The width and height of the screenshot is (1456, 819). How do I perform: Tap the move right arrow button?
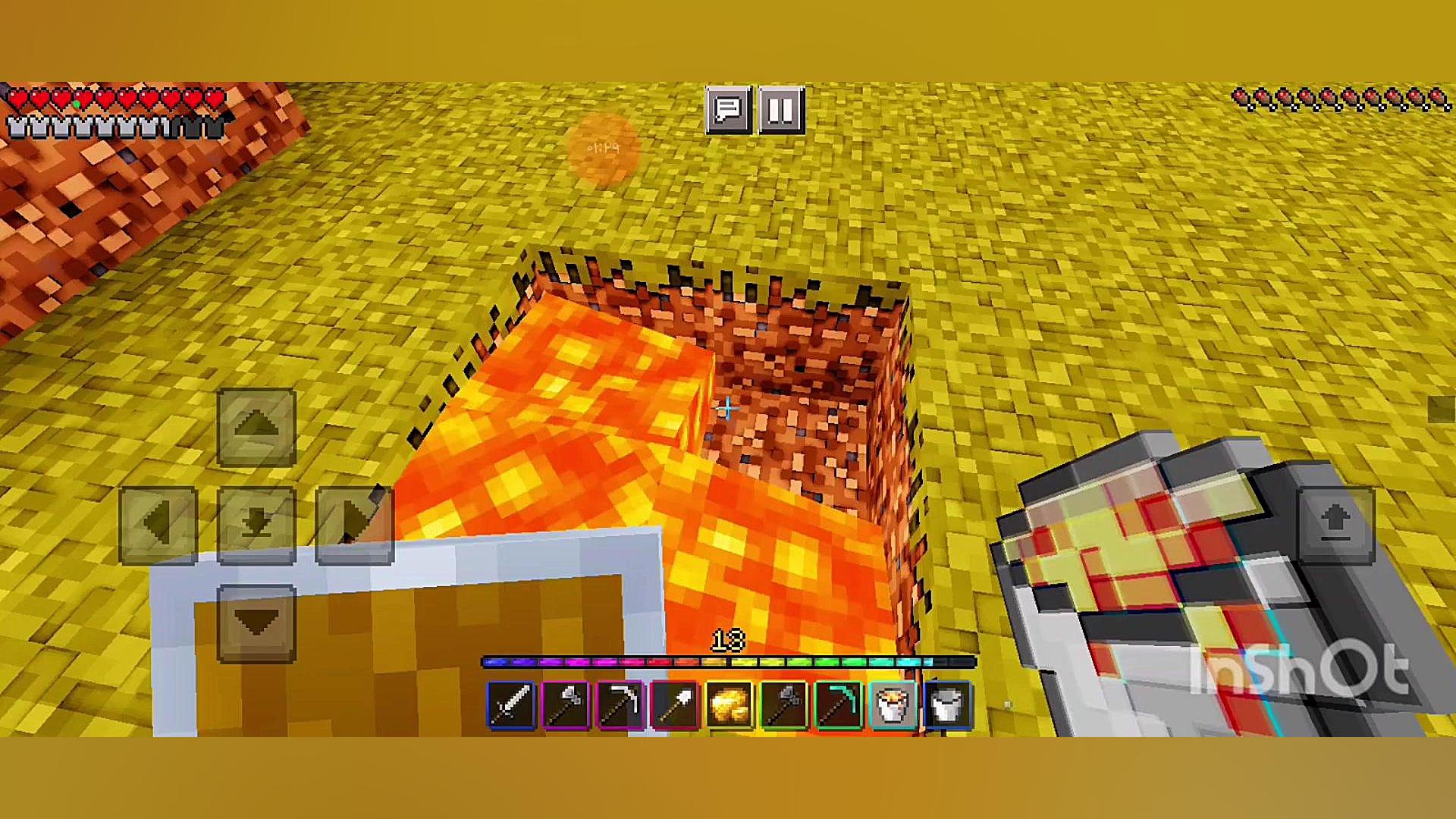tap(354, 525)
